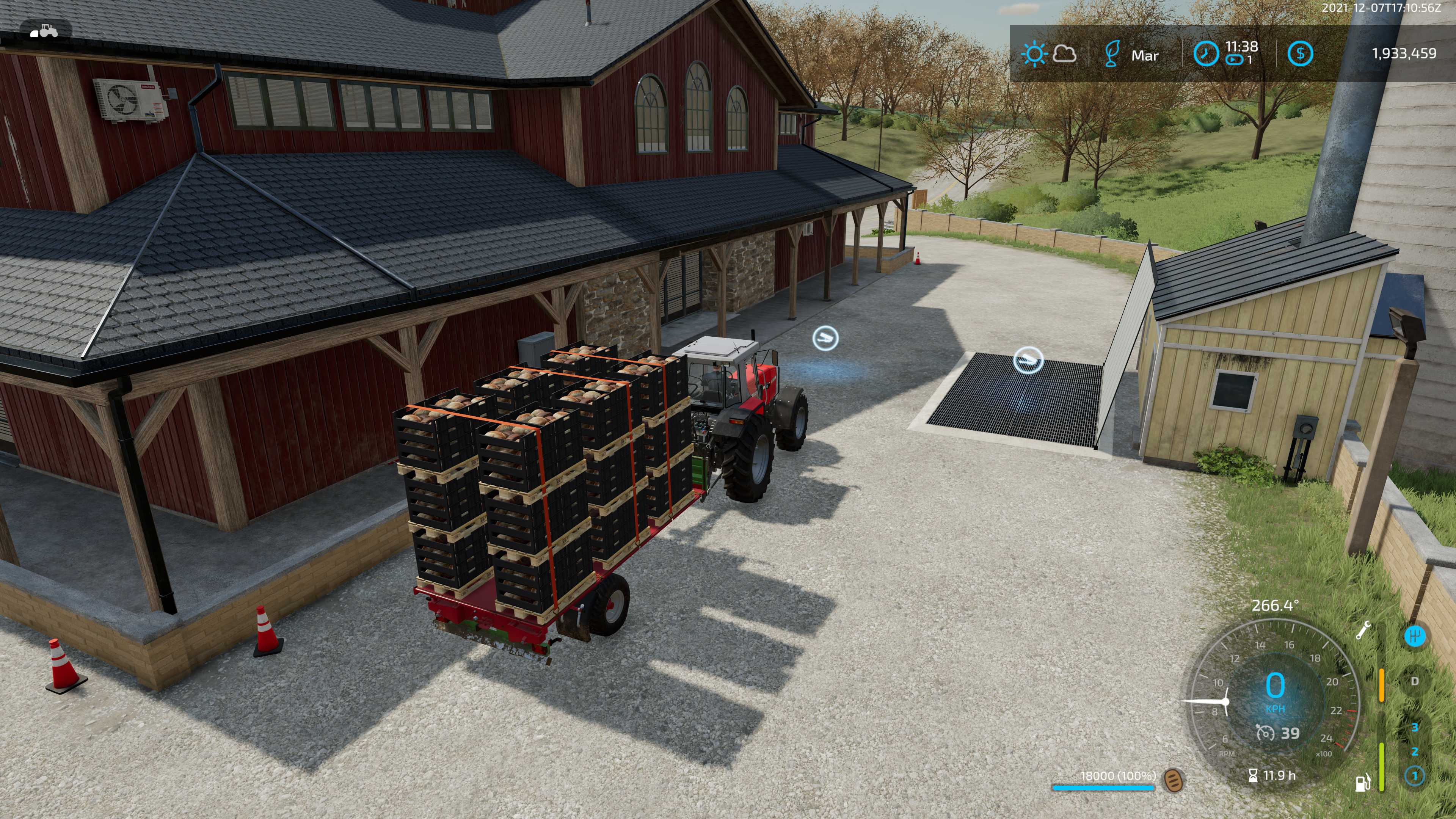Viewport: 1456px width, 819px height.
Task: Select the dollar money icon
Action: [x=1300, y=54]
